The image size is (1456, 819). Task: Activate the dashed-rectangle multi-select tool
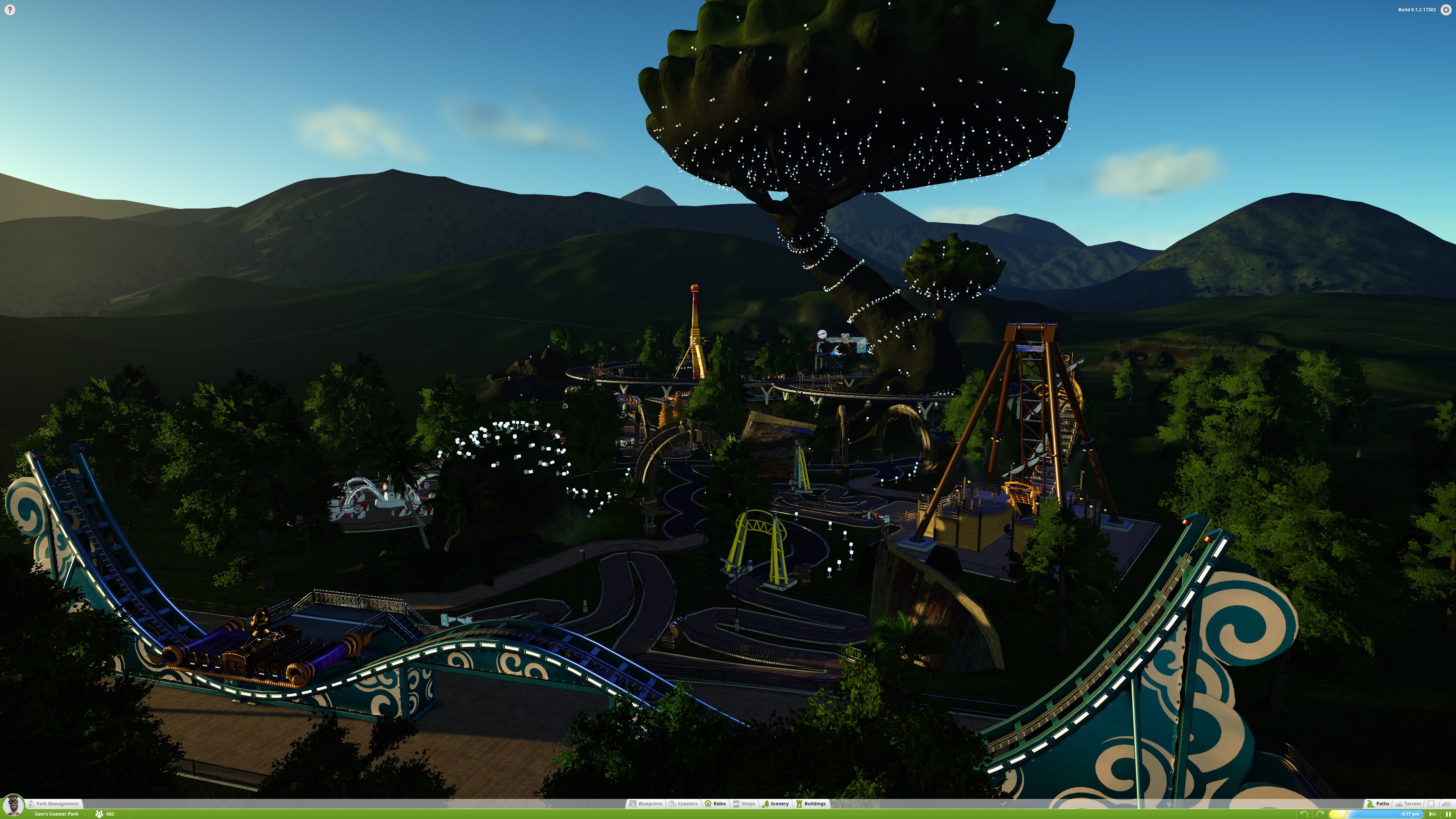[1431, 803]
